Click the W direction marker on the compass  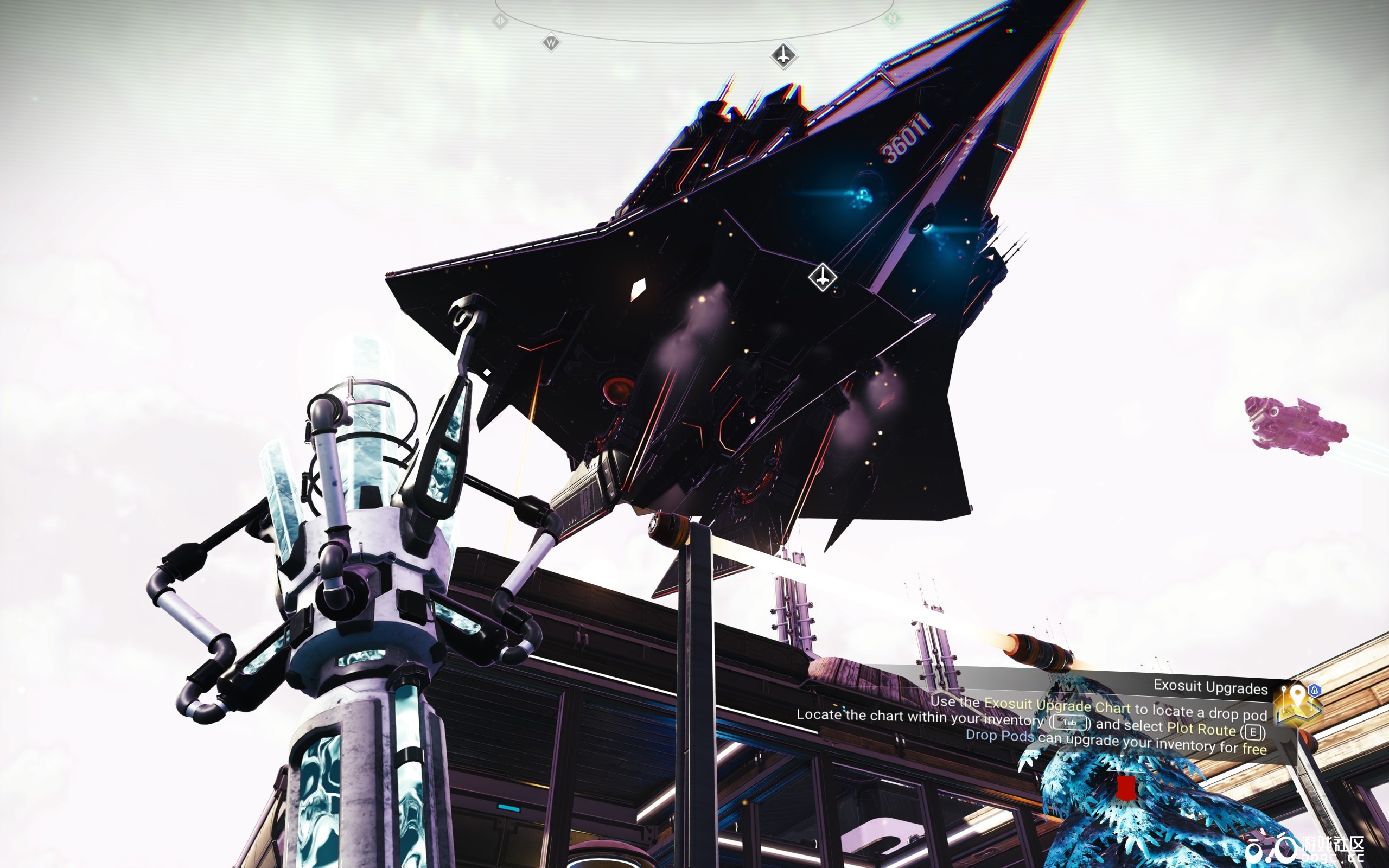pos(551,43)
